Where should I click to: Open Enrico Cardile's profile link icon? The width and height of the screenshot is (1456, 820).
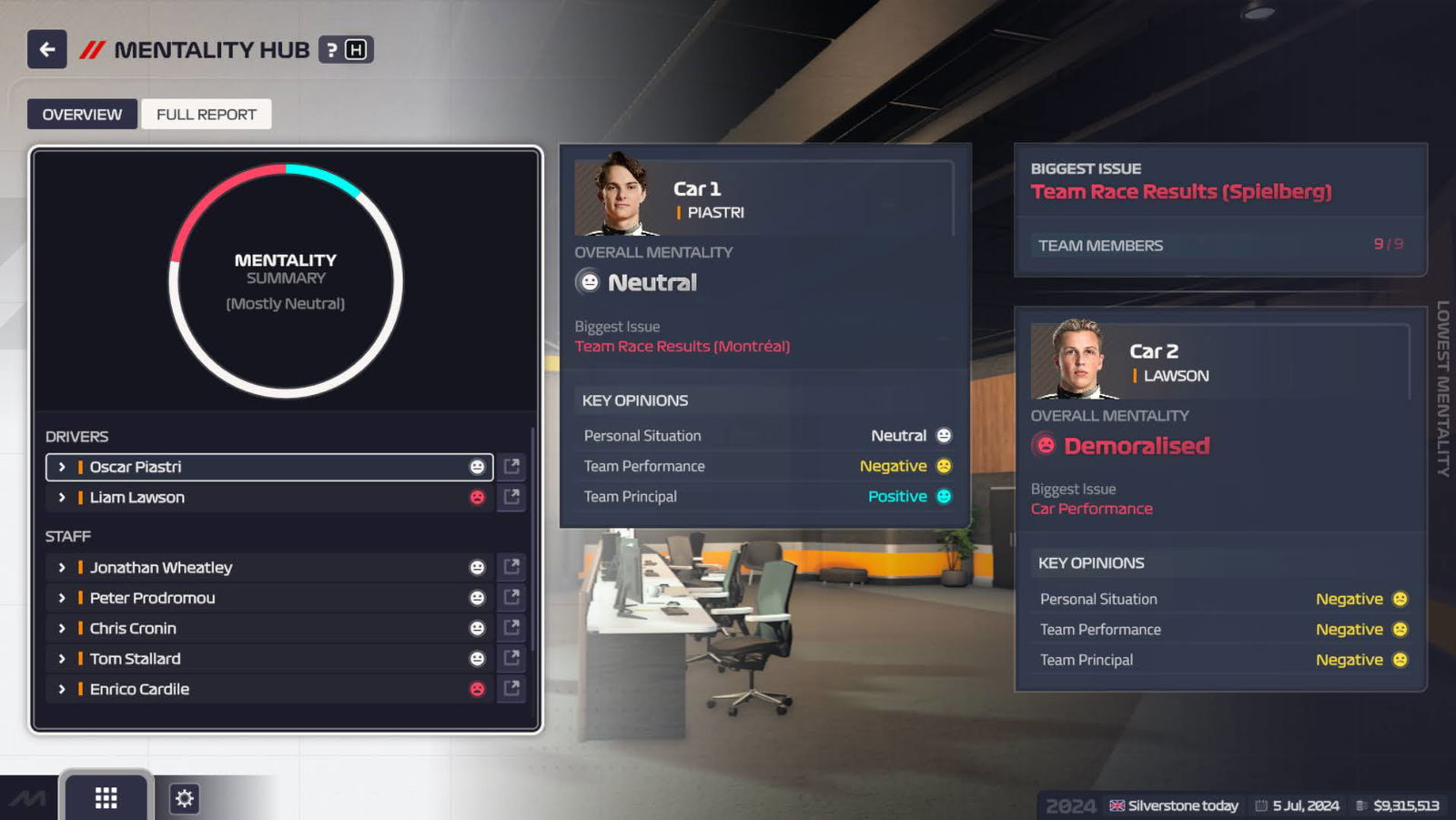pyautogui.click(x=512, y=689)
